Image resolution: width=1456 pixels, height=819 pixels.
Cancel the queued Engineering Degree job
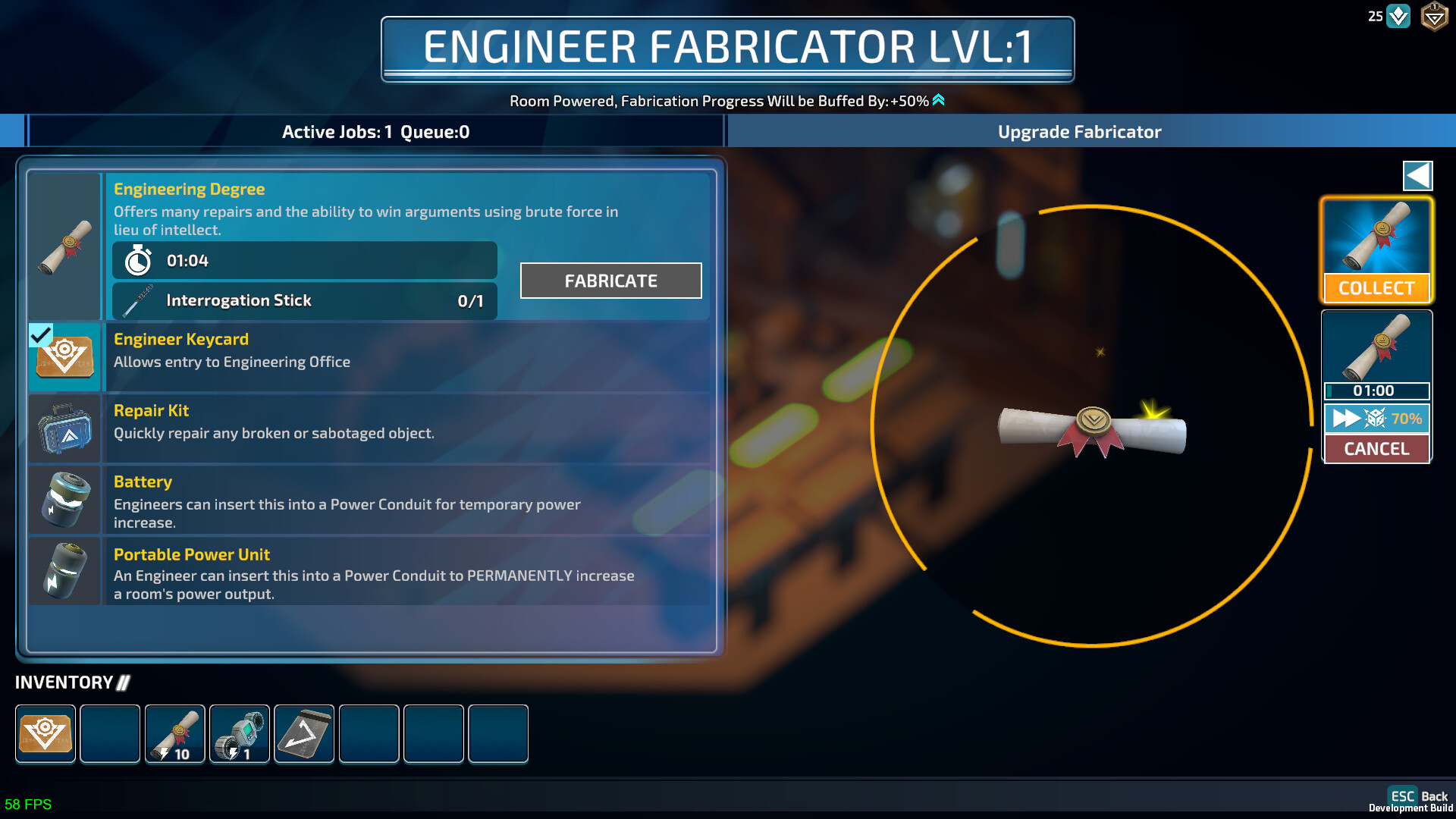[x=1376, y=448]
